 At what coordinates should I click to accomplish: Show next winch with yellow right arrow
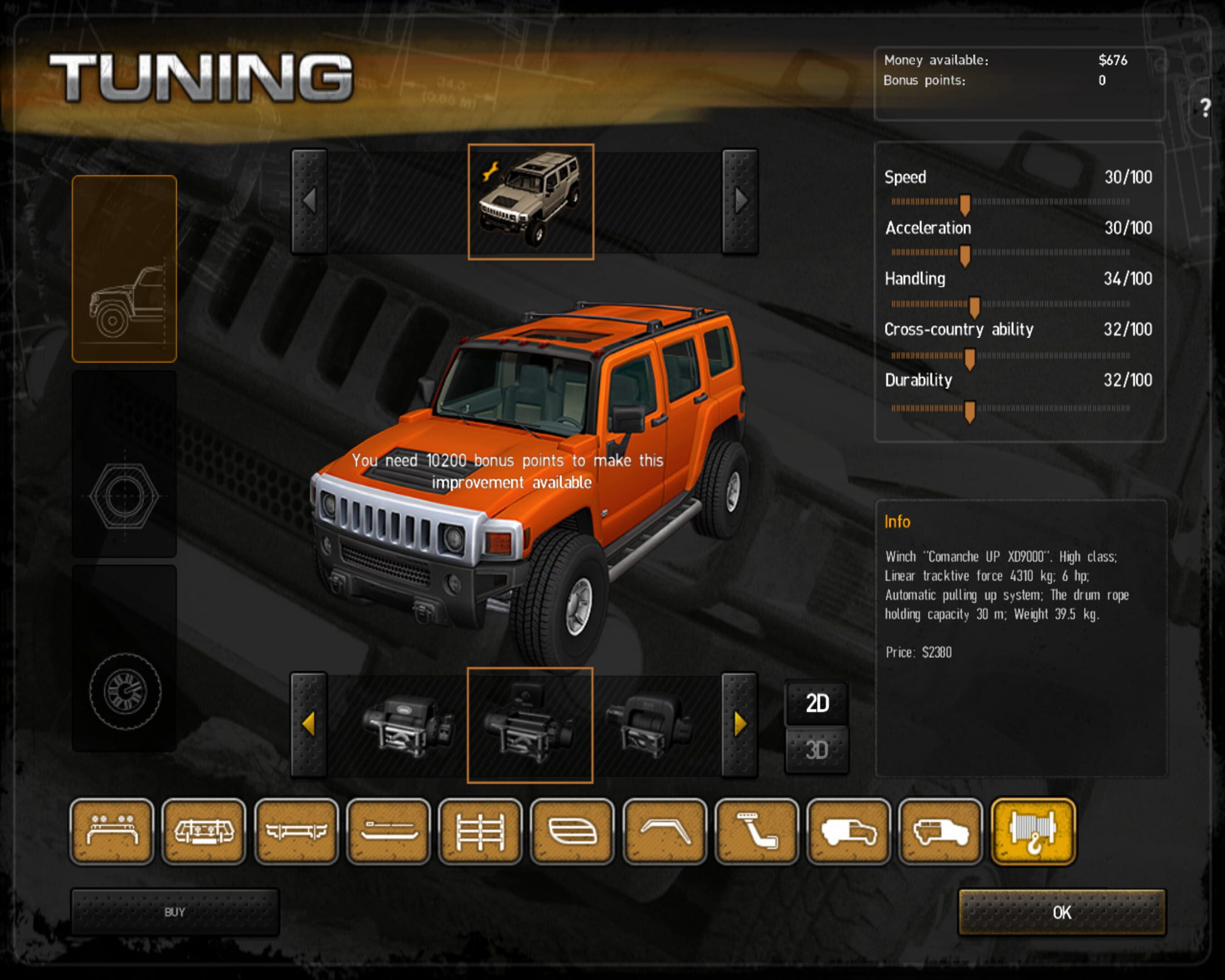pyautogui.click(x=740, y=725)
